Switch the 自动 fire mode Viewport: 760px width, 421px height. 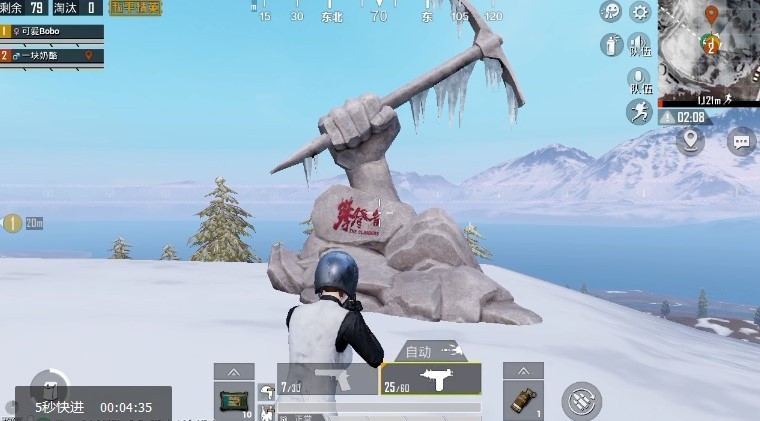pyautogui.click(x=432, y=351)
